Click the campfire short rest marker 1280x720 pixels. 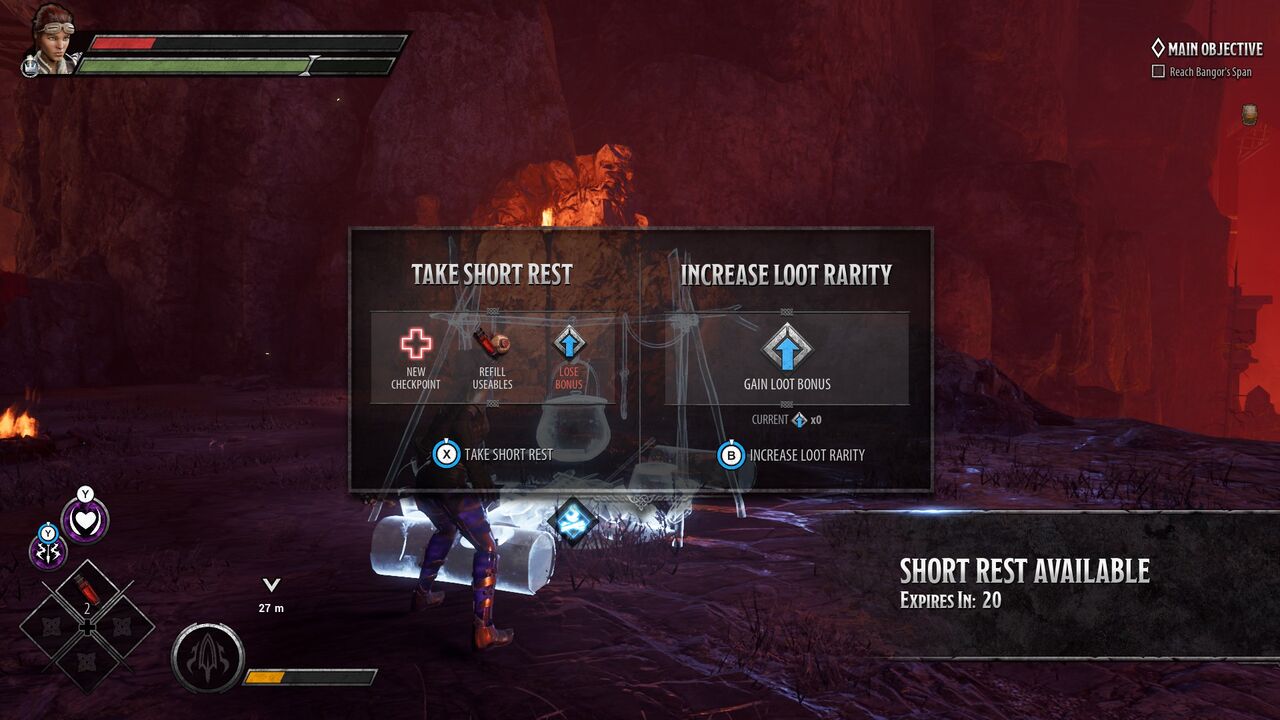[x=572, y=522]
